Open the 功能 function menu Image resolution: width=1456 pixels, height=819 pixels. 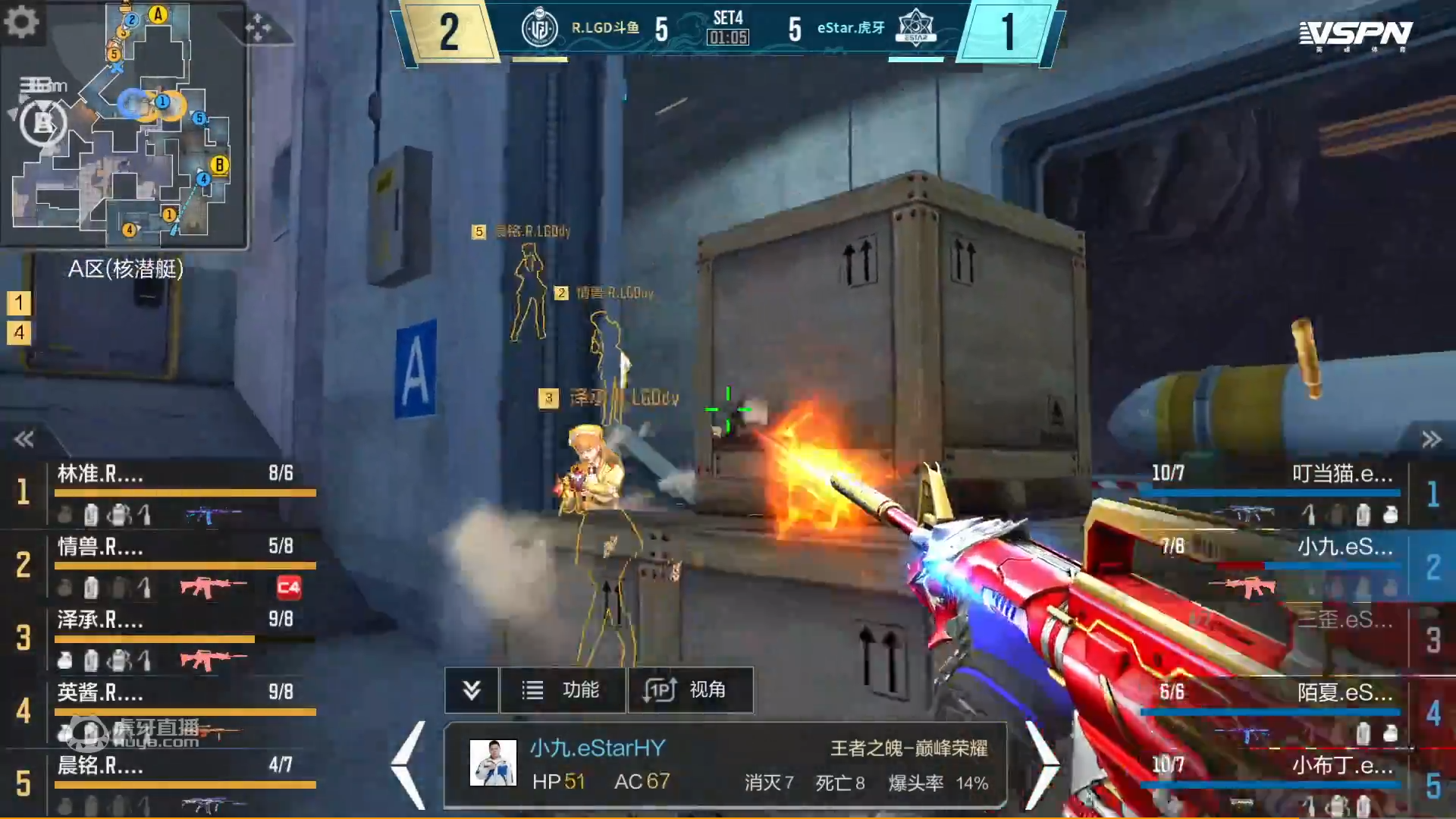click(x=563, y=690)
